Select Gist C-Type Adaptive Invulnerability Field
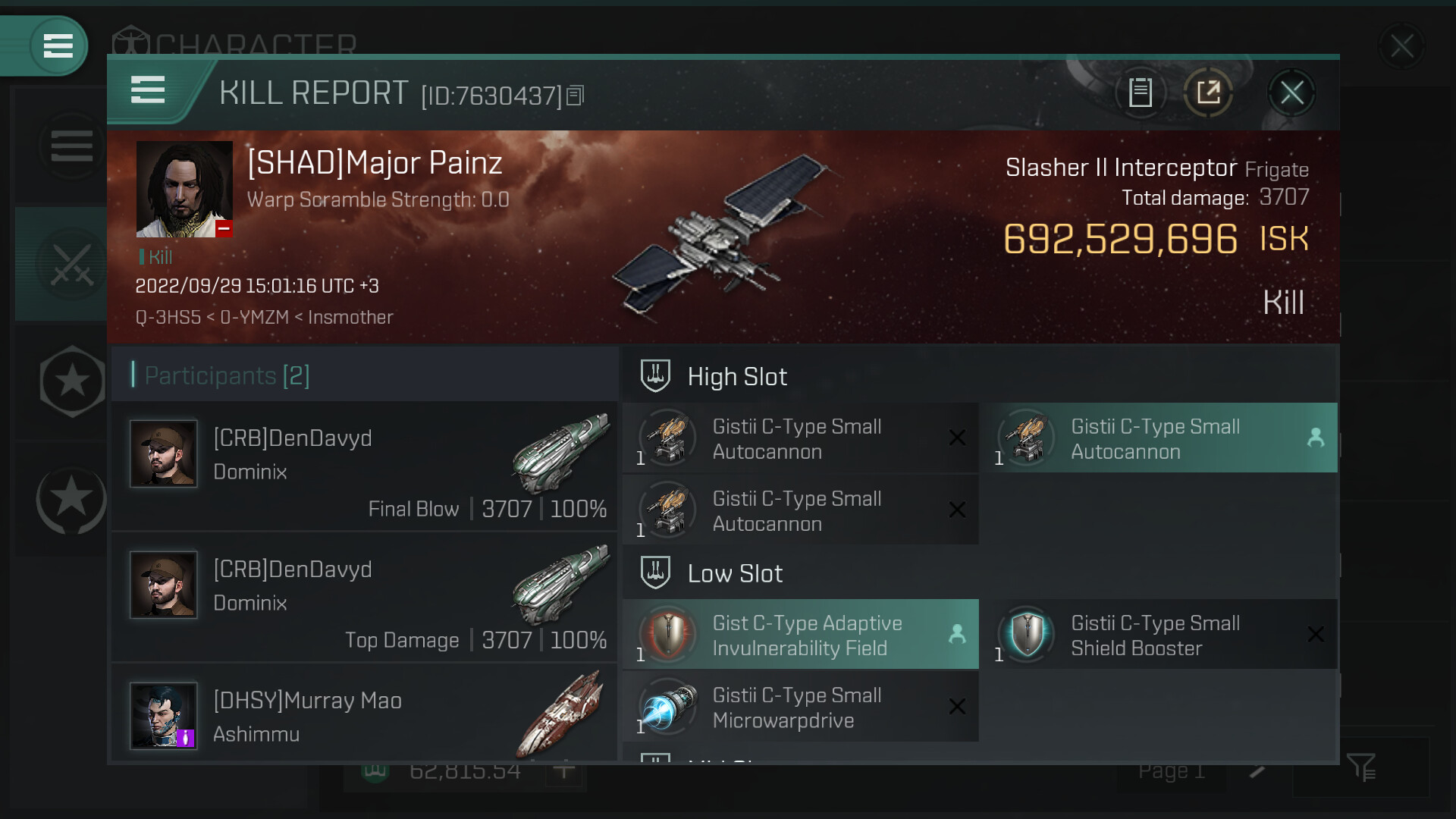Image resolution: width=1456 pixels, height=819 pixels. [x=800, y=635]
